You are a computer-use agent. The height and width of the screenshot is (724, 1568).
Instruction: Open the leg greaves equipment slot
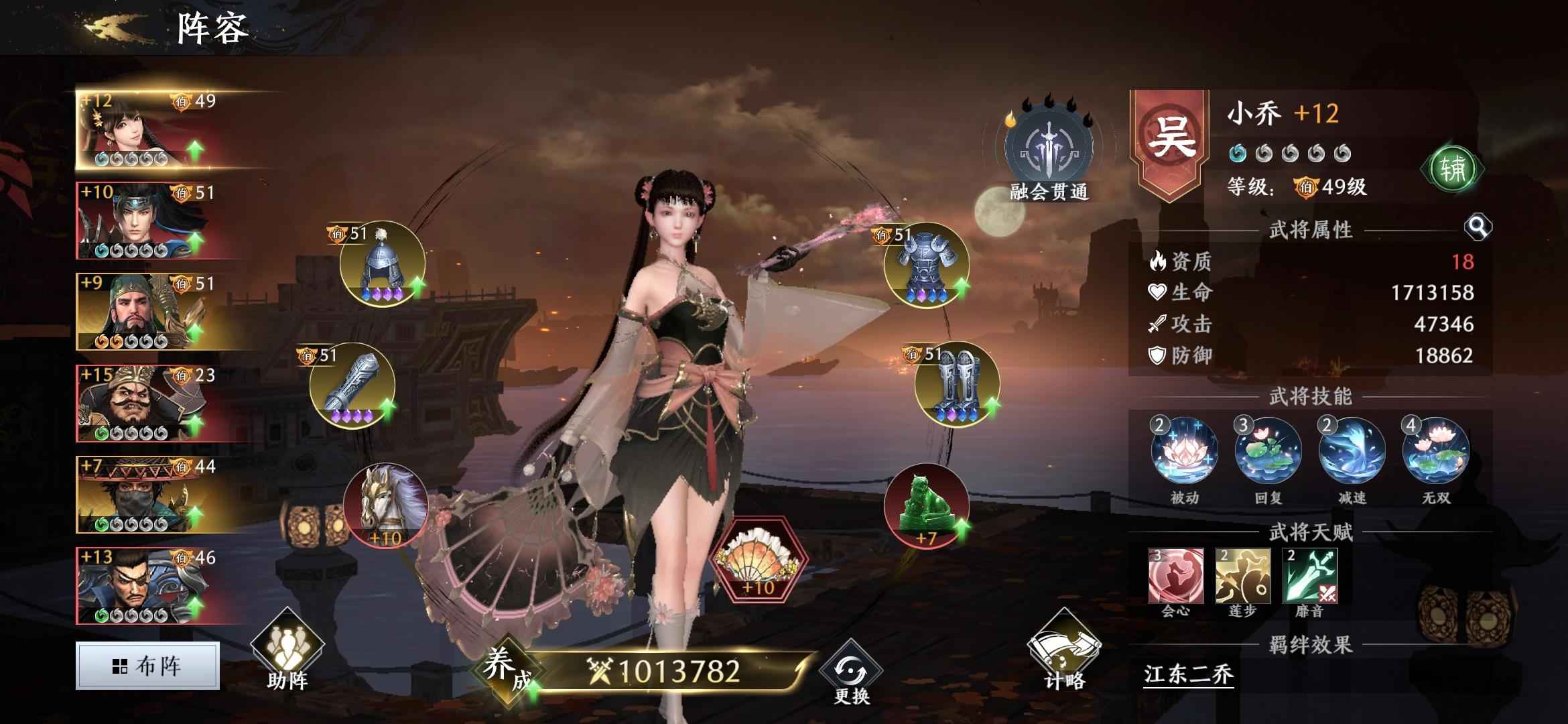tap(957, 385)
